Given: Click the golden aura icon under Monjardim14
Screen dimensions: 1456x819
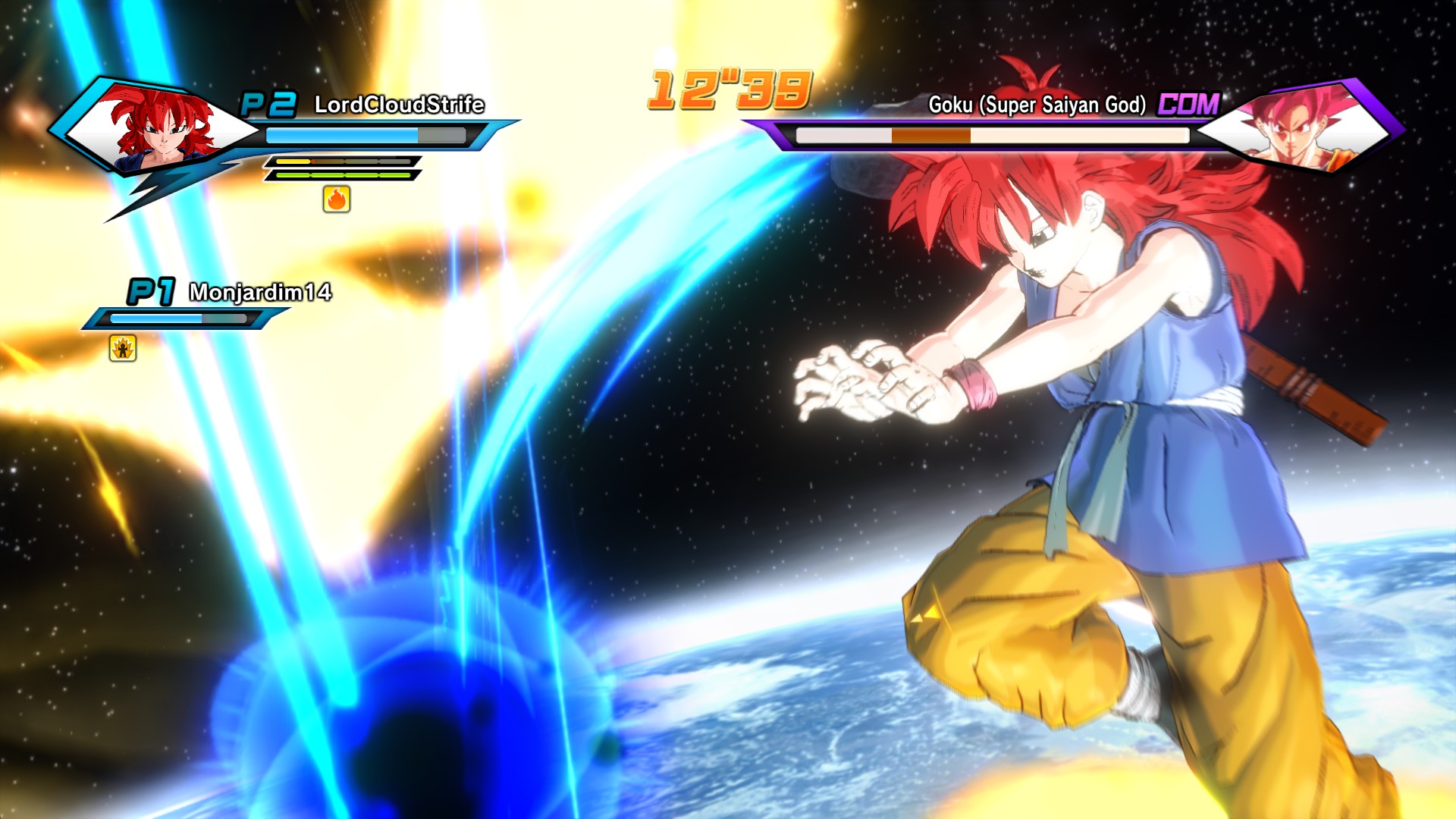Looking at the screenshot, I should pos(123,348).
